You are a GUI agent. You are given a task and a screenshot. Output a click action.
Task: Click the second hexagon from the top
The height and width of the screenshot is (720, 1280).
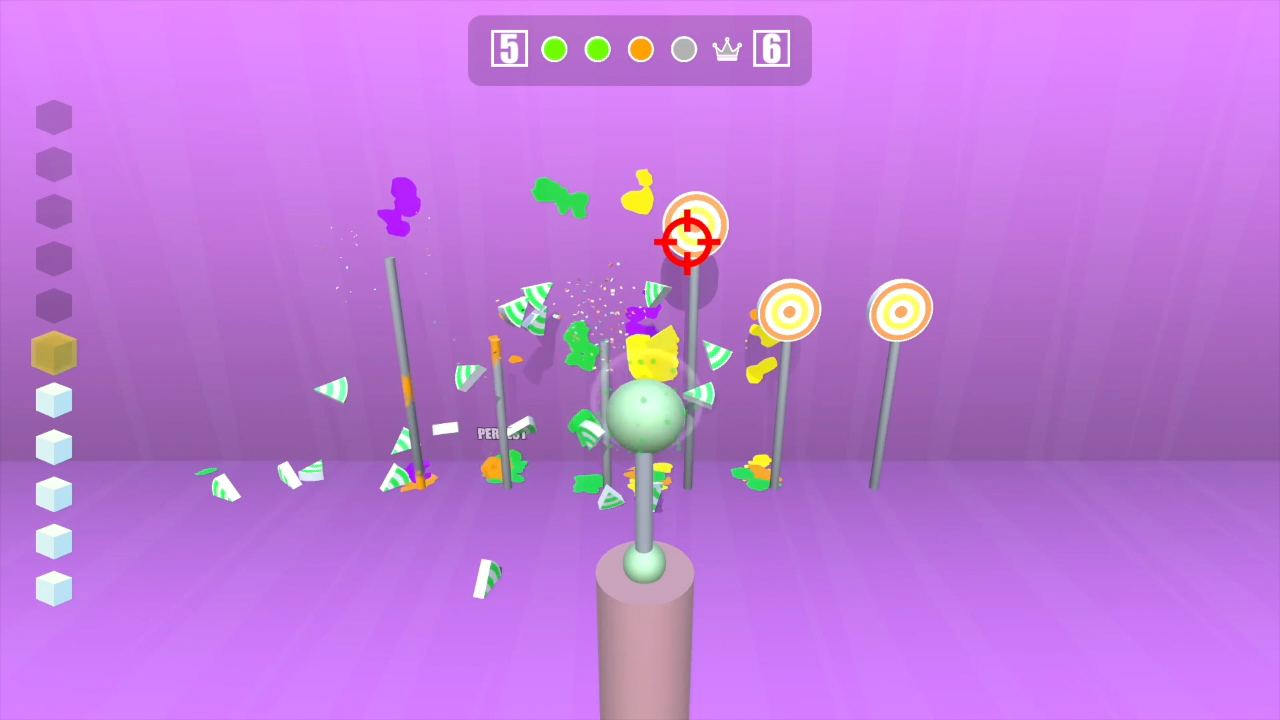point(53,164)
